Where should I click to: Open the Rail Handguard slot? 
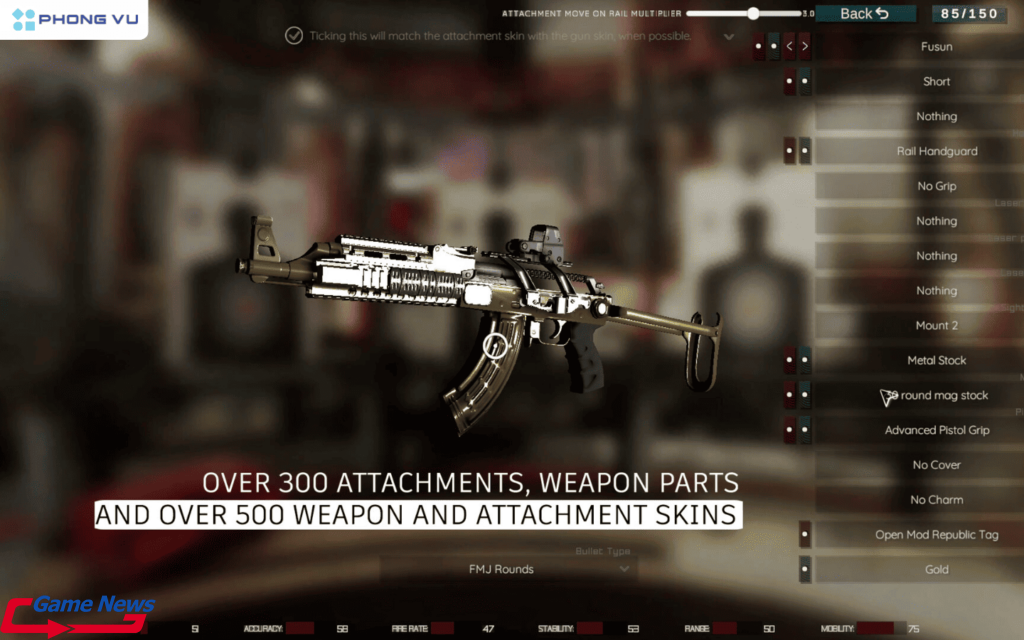click(936, 151)
